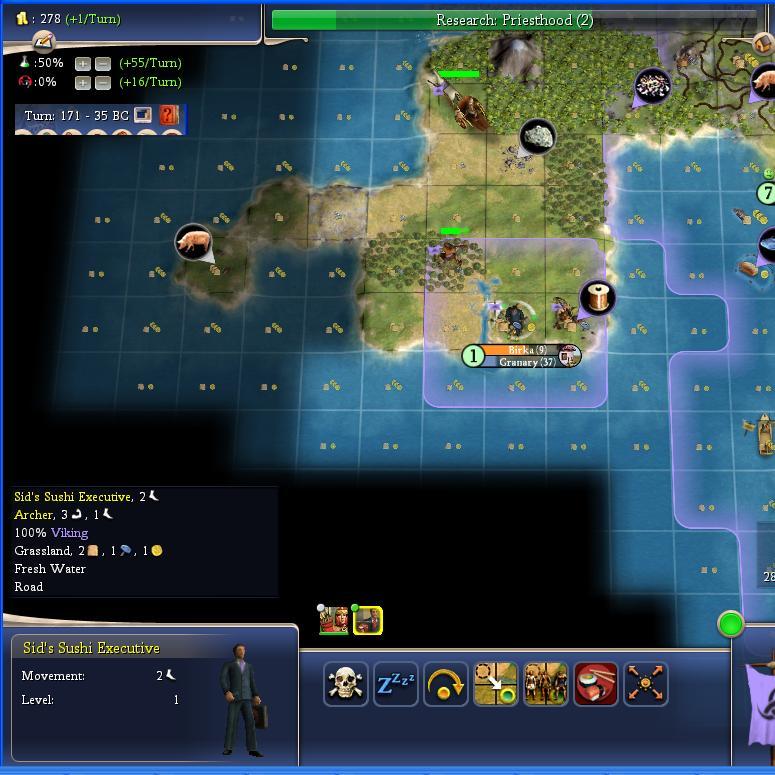This screenshot has width=775, height=775.
Task: Spread Sid's Sushi with the sushi button
Action: pyautogui.click(x=596, y=684)
